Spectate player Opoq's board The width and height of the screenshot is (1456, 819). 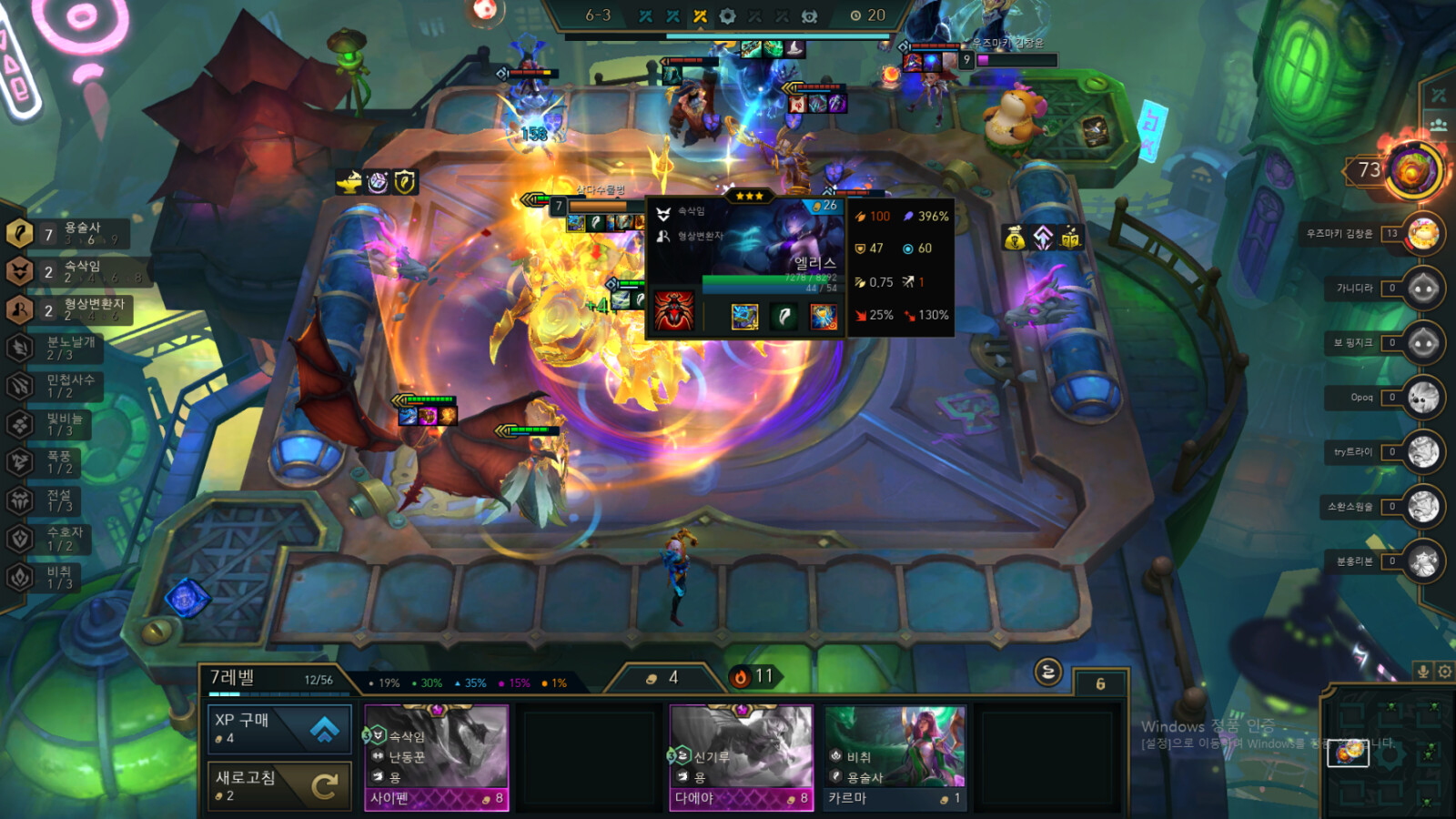(x=1422, y=398)
